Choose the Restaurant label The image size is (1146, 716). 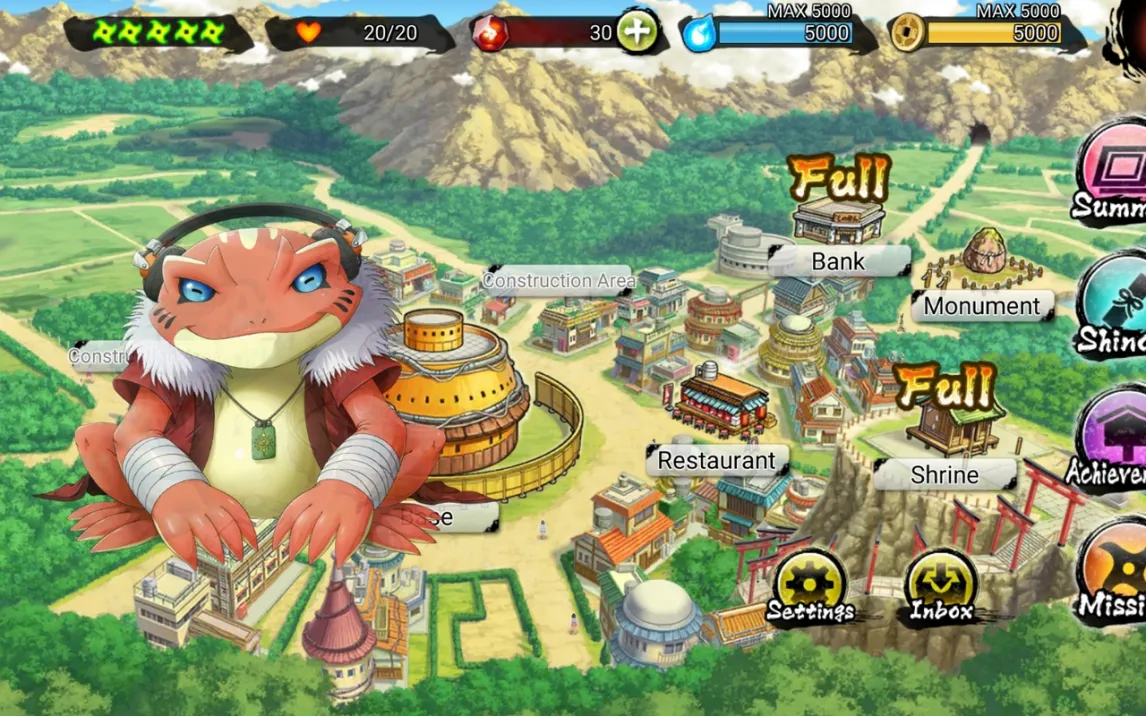716,461
